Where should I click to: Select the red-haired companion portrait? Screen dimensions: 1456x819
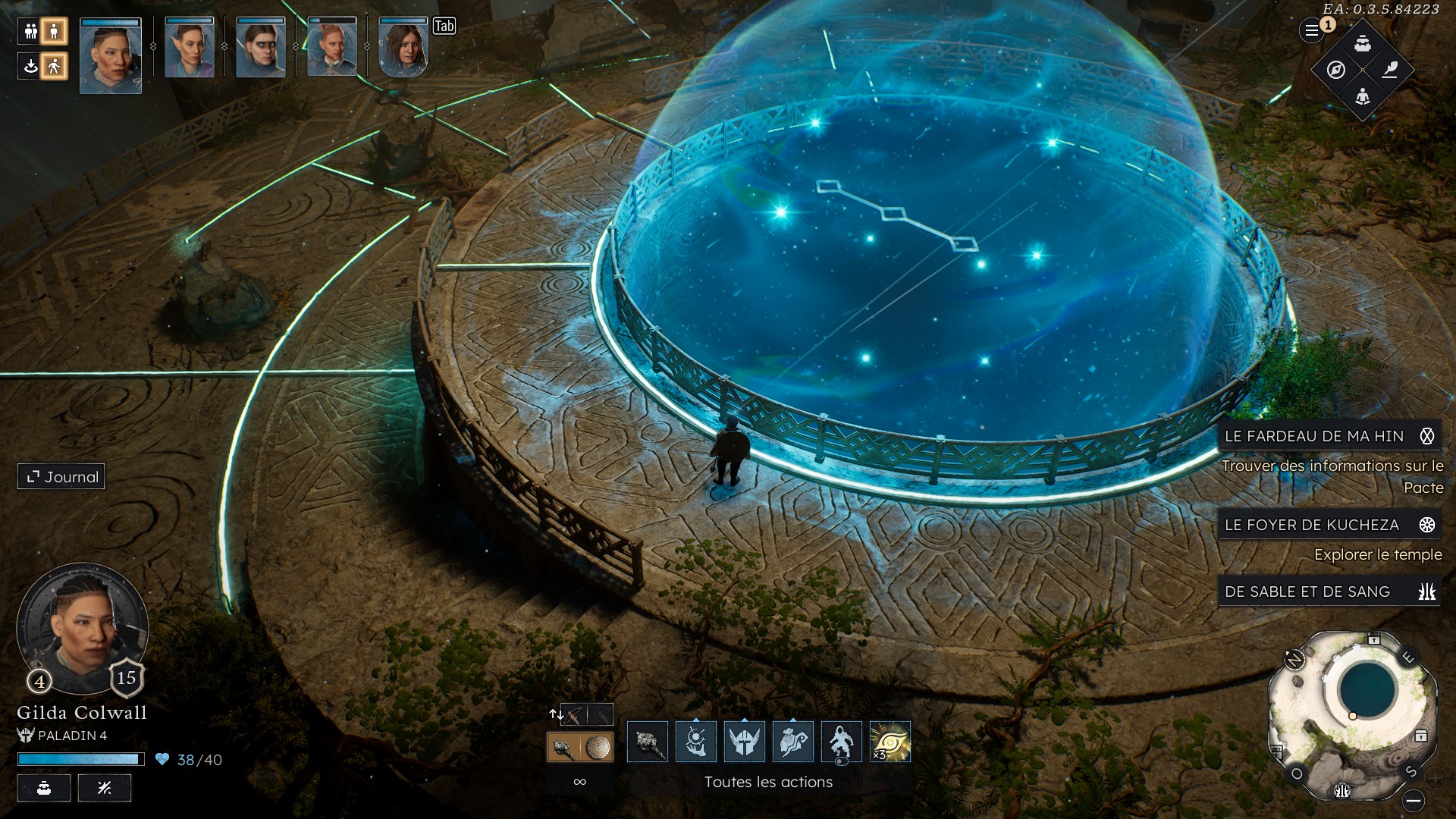[x=331, y=49]
